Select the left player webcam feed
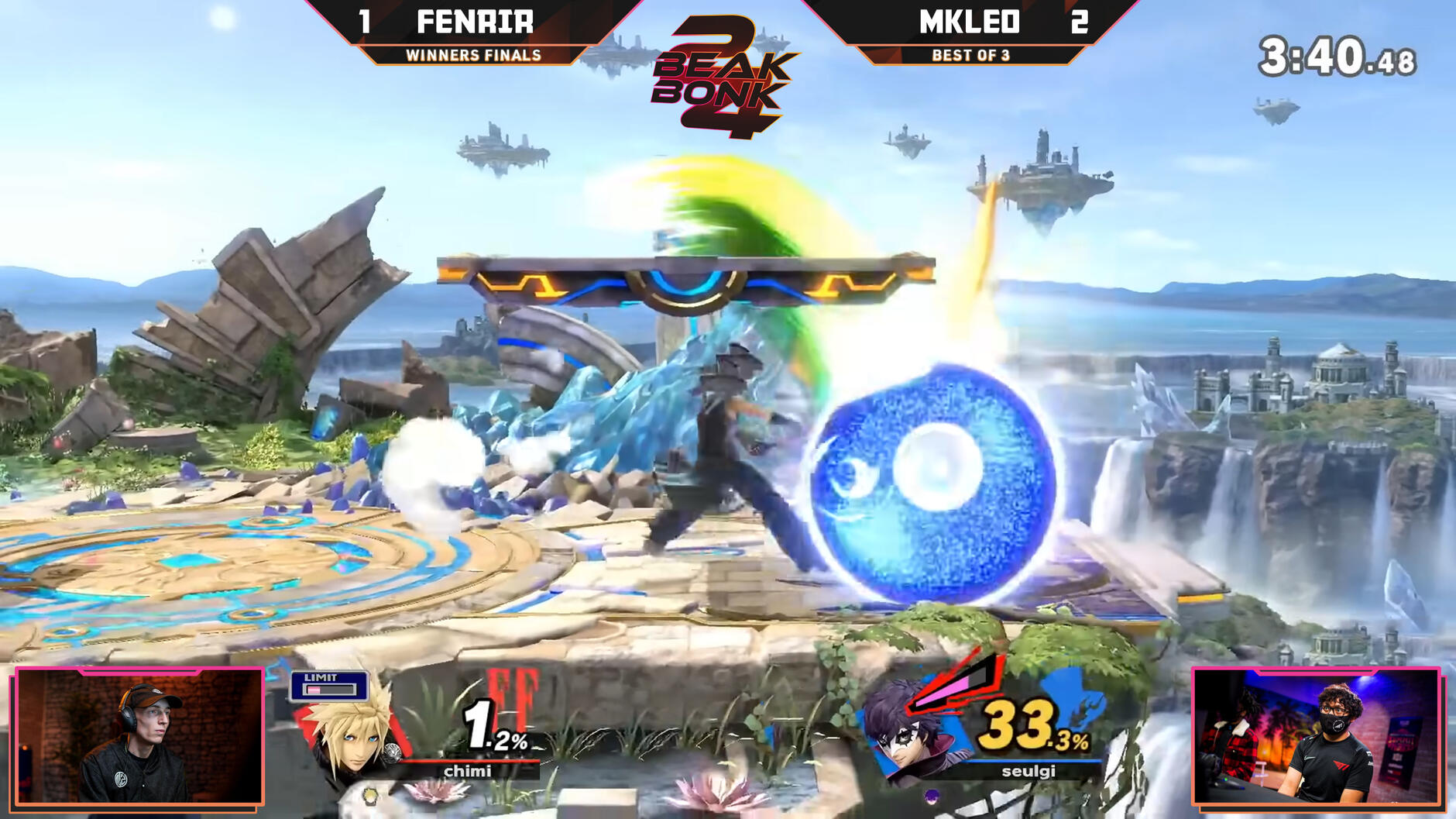The width and height of the screenshot is (1456, 819). click(x=139, y=736)
